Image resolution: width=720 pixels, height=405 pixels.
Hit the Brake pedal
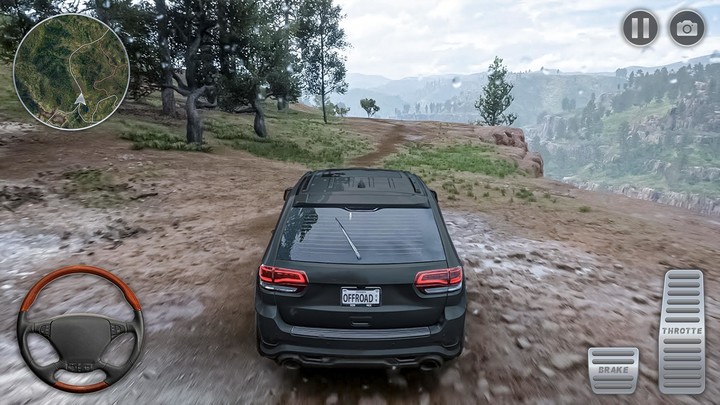(x=613, y=370)
